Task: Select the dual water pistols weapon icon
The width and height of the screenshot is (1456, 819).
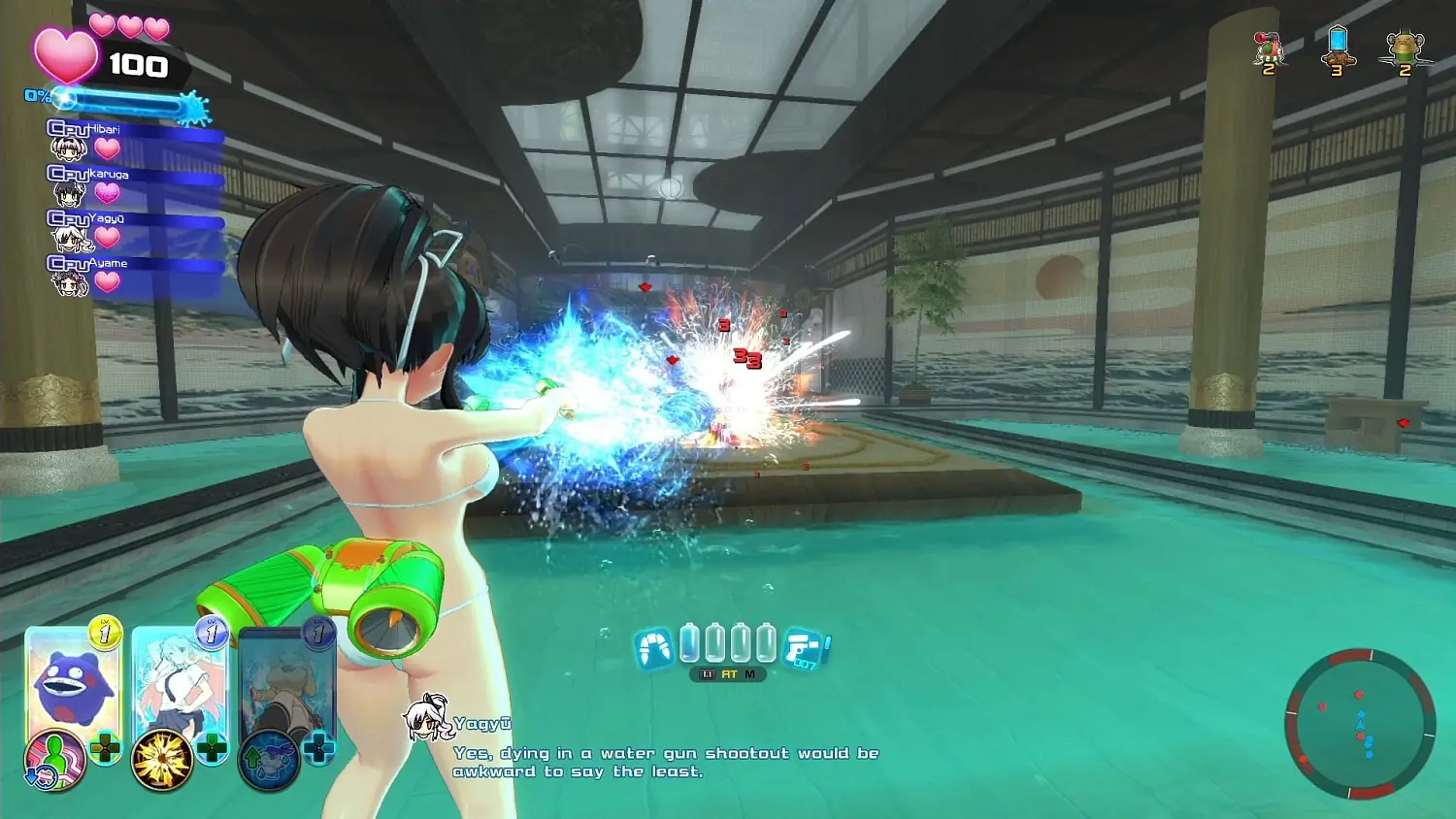Action: click(x=654, y=647)
